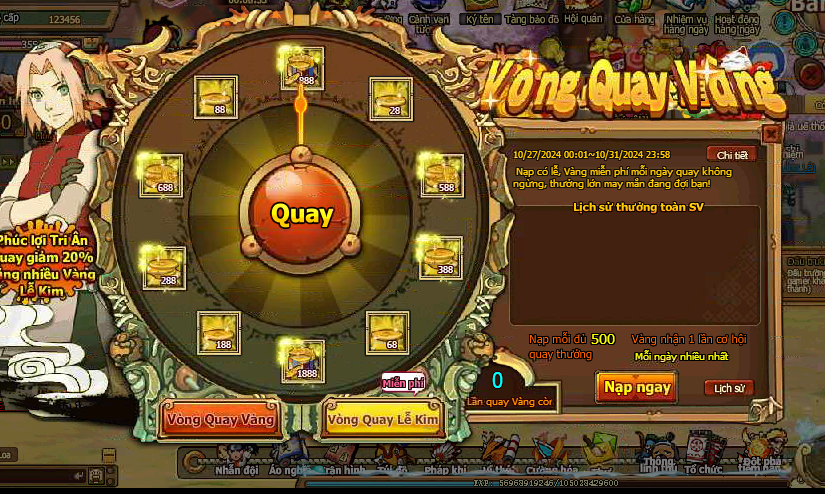
Task: Open the Vòng Quay Lễ Kim tab
Action: (x=383, y=421)
